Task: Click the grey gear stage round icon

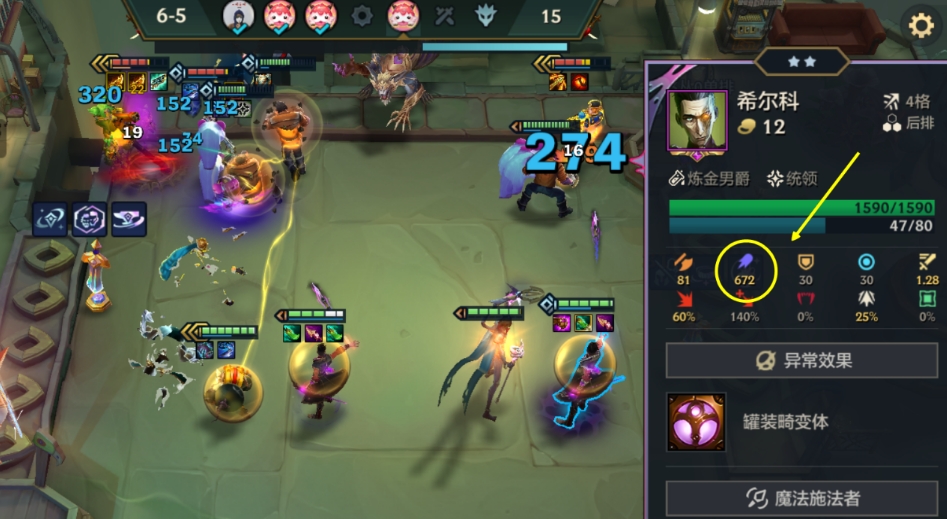Action: click(362, 17)
